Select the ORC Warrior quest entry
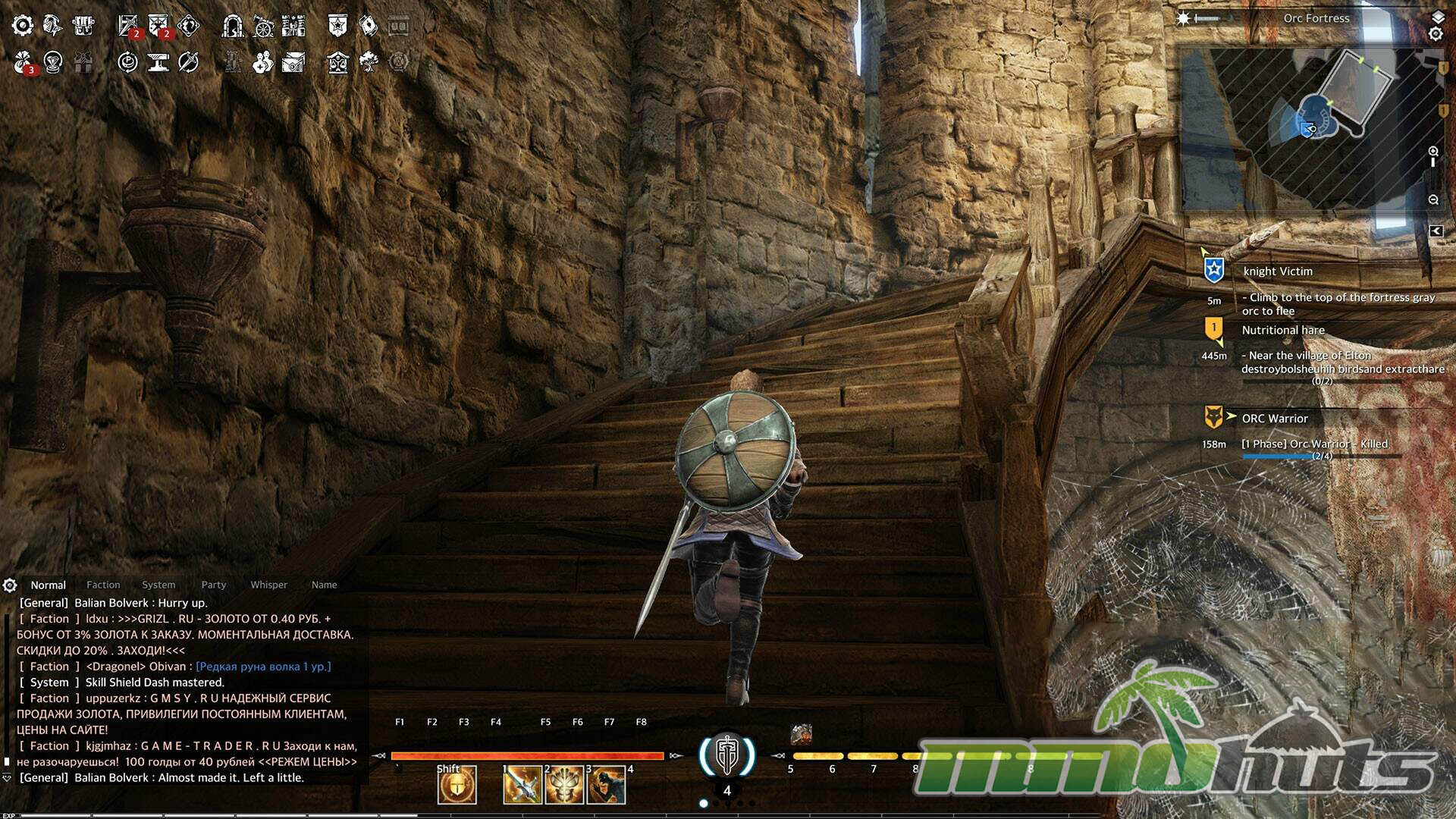 (x=1275, y=419)
